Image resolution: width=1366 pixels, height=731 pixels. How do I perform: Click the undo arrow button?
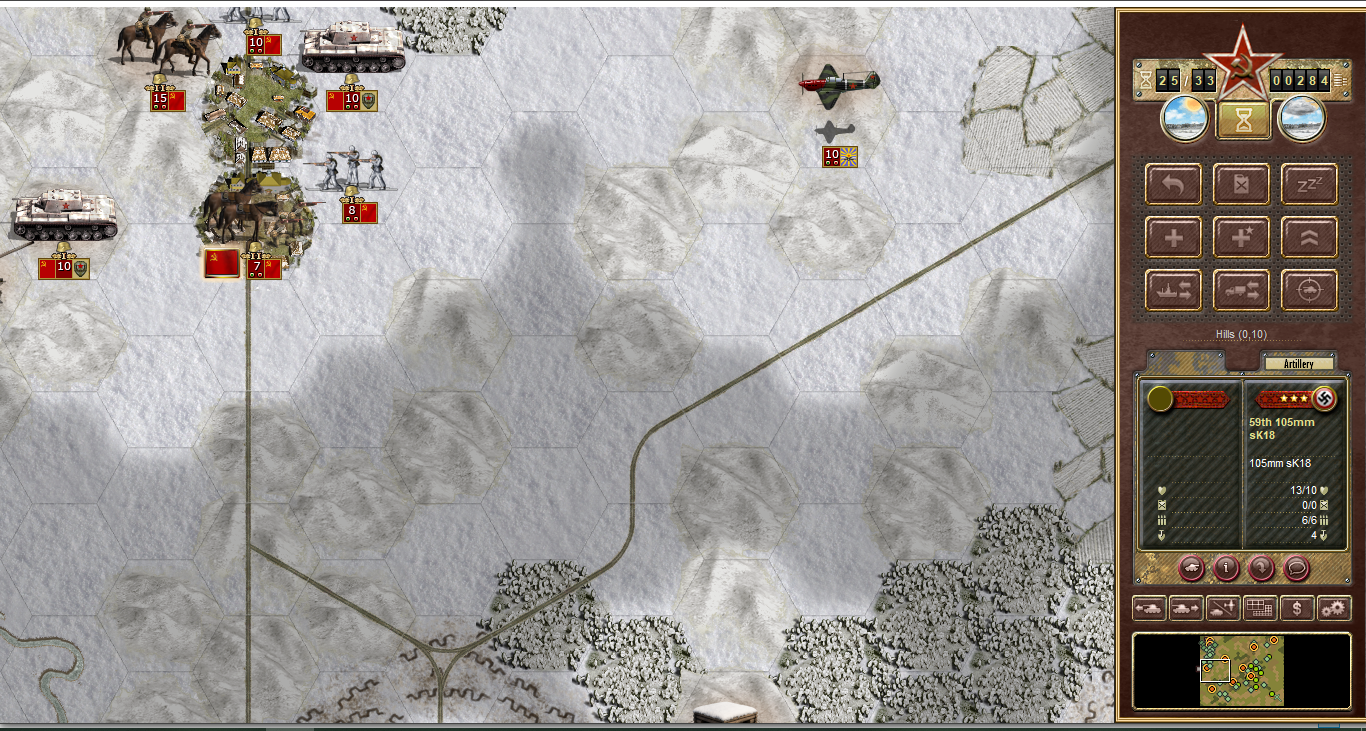pyautogui.click(x=1174, y=185)
